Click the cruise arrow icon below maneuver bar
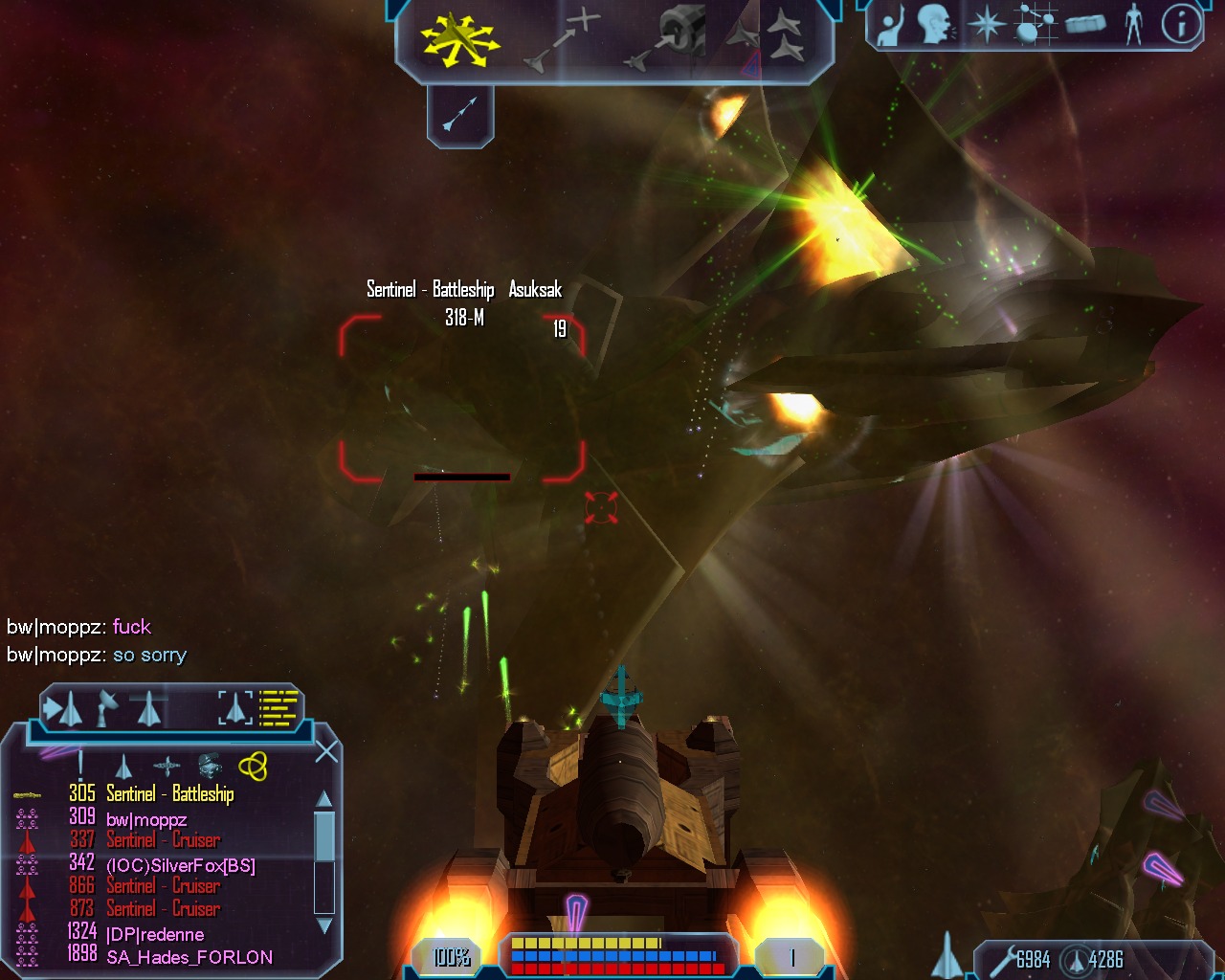This screenshot has height=980, width=1225. tap(459, 116)
